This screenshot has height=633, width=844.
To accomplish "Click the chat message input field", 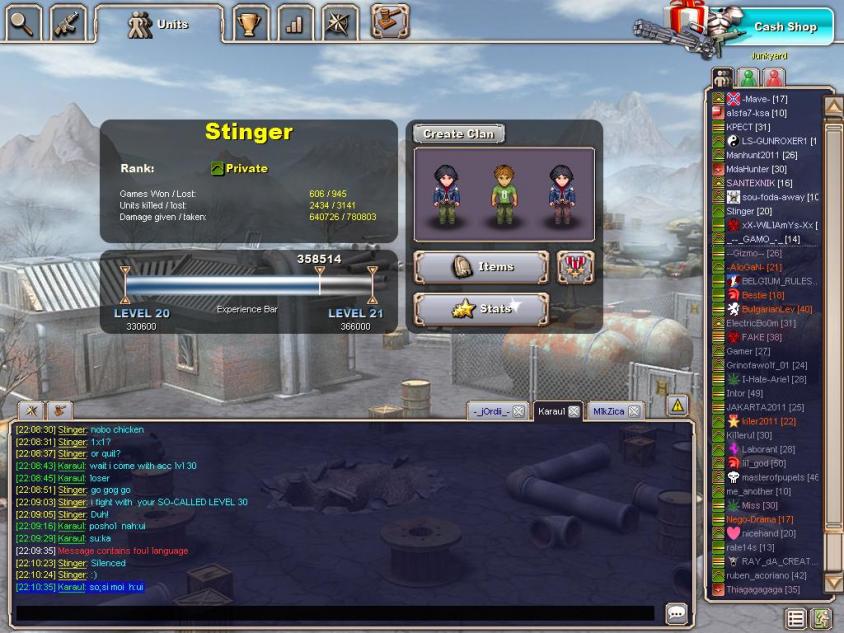I will coord(335,613).
